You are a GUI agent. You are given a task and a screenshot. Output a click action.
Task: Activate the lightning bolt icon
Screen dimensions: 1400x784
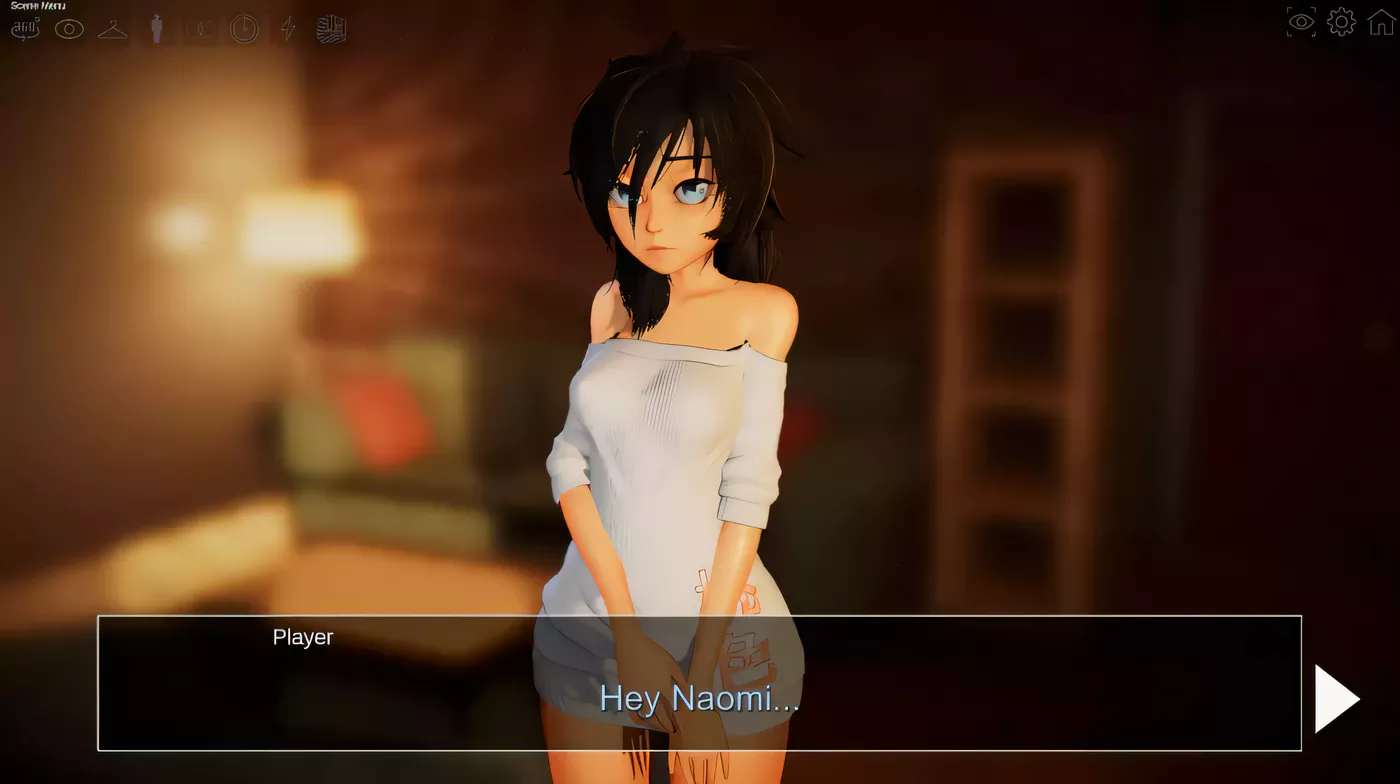[288, 29]
